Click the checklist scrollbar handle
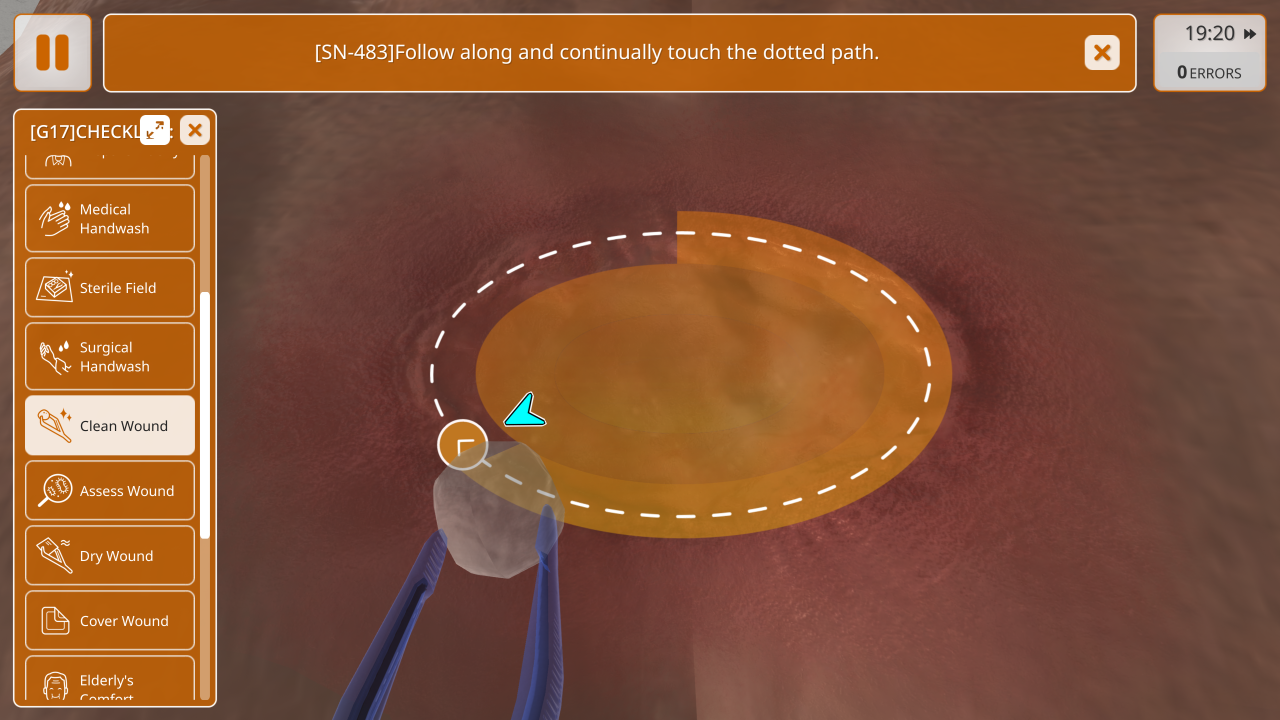The image size is (1280, 720). point(205,415)
